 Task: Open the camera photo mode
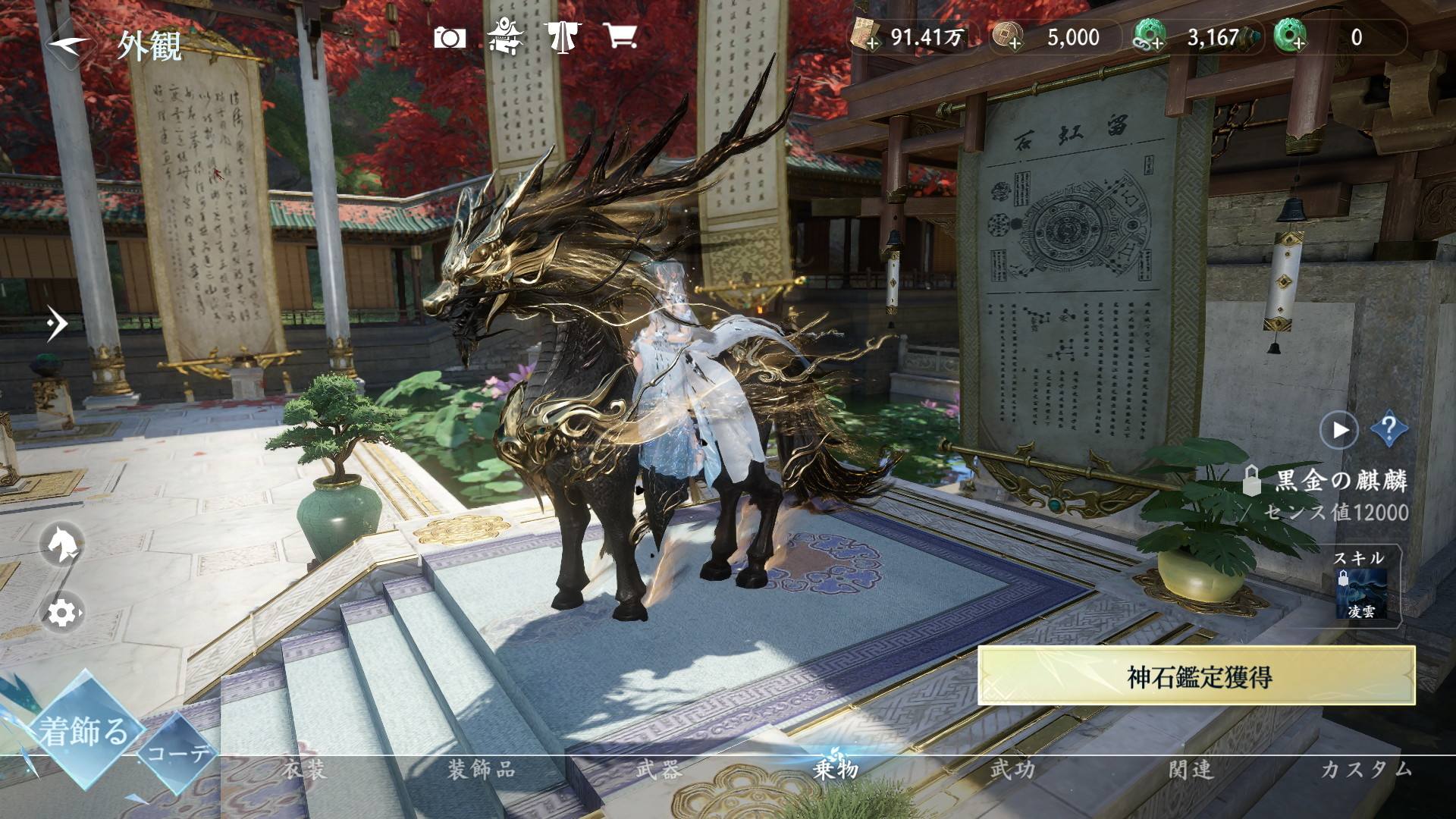click(450, 37)
